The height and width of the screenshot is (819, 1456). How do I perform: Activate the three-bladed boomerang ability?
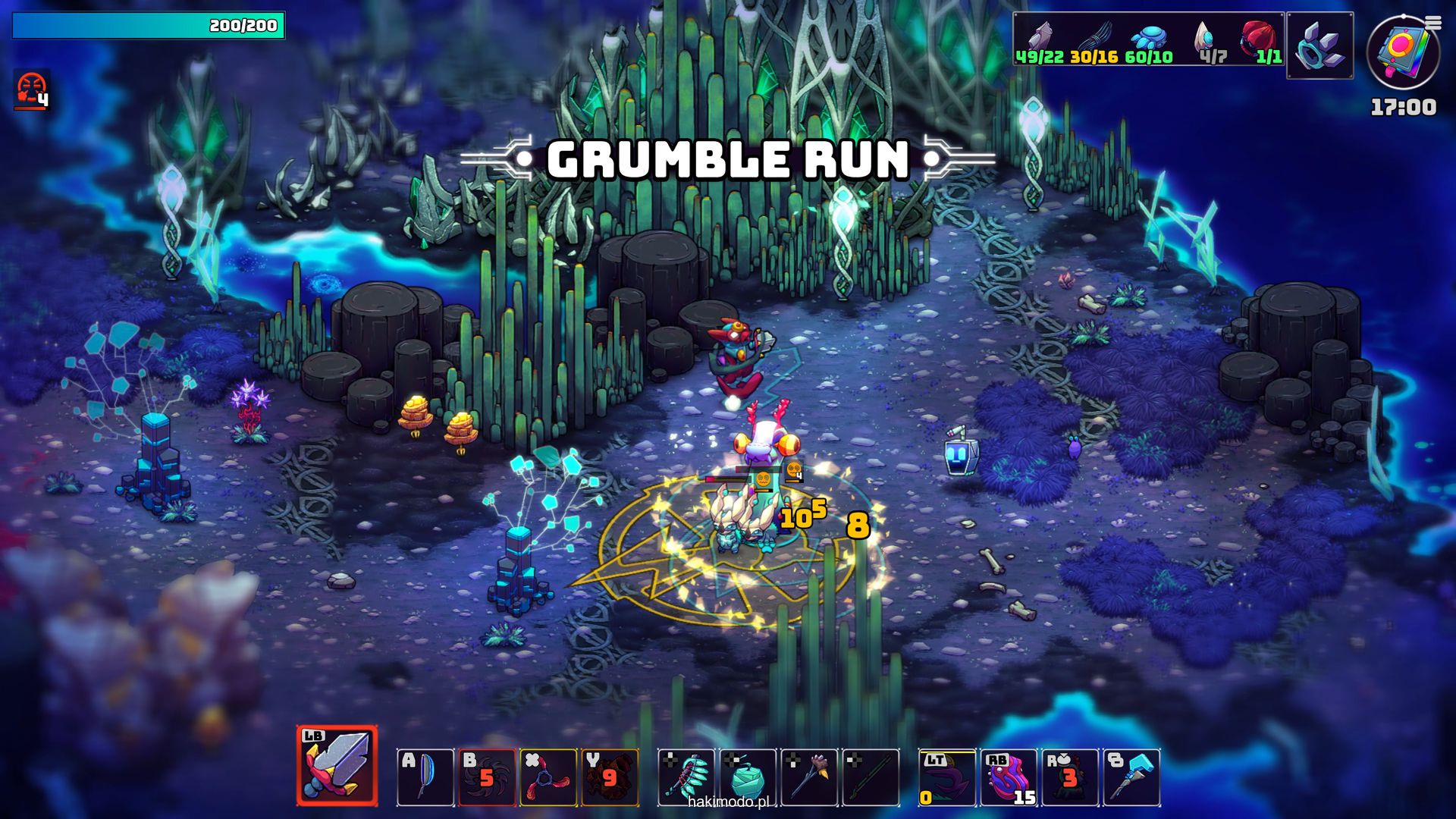548,777
